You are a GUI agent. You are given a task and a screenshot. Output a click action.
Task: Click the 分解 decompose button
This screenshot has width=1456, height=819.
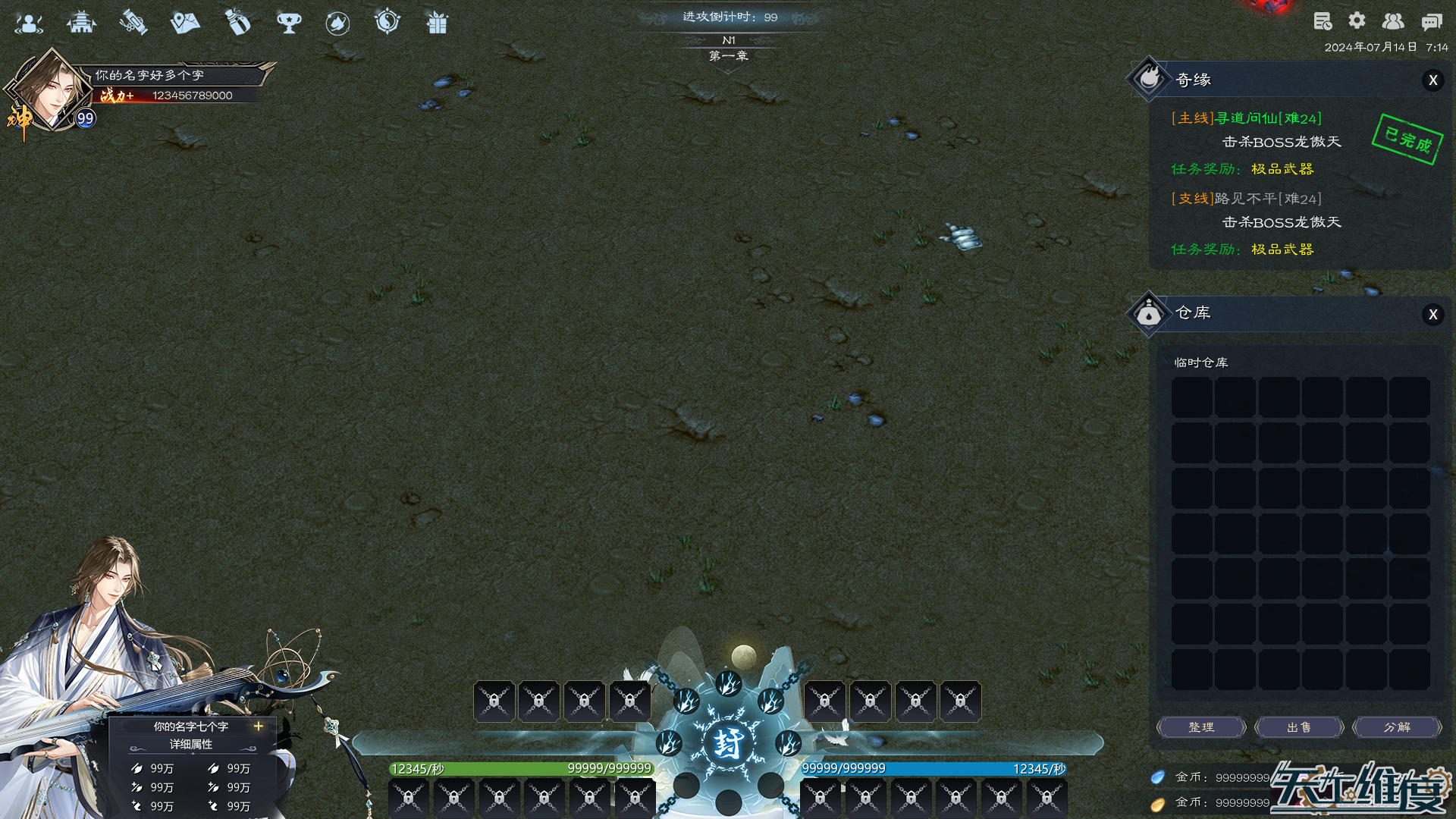(1397, 727)
